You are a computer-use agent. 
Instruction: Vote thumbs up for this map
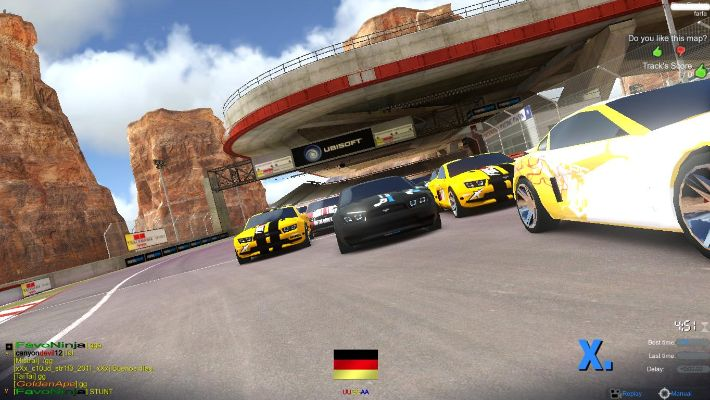pyautogui.click(x=658, y=50)
